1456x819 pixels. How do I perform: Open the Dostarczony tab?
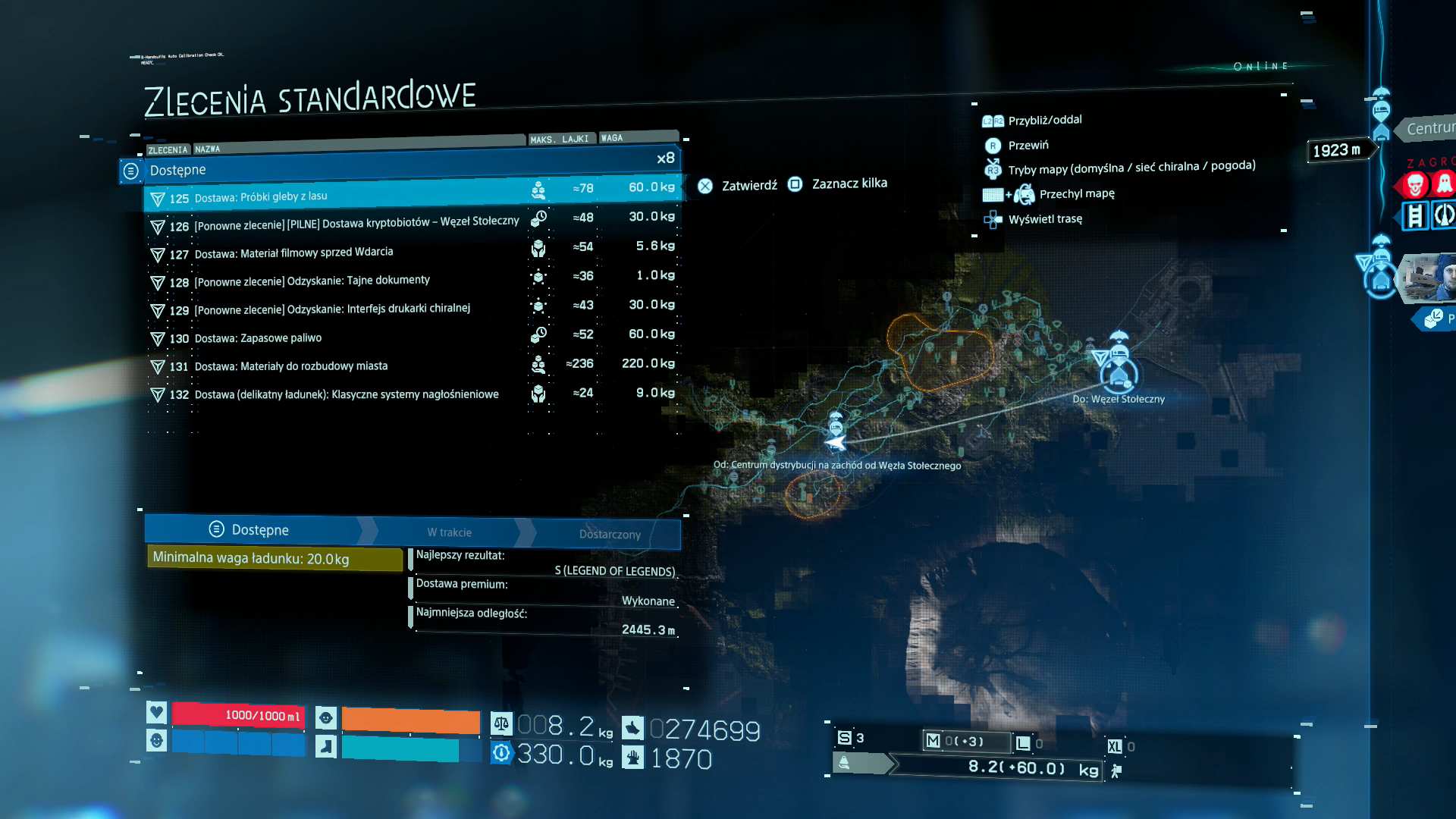coord(610,534)
